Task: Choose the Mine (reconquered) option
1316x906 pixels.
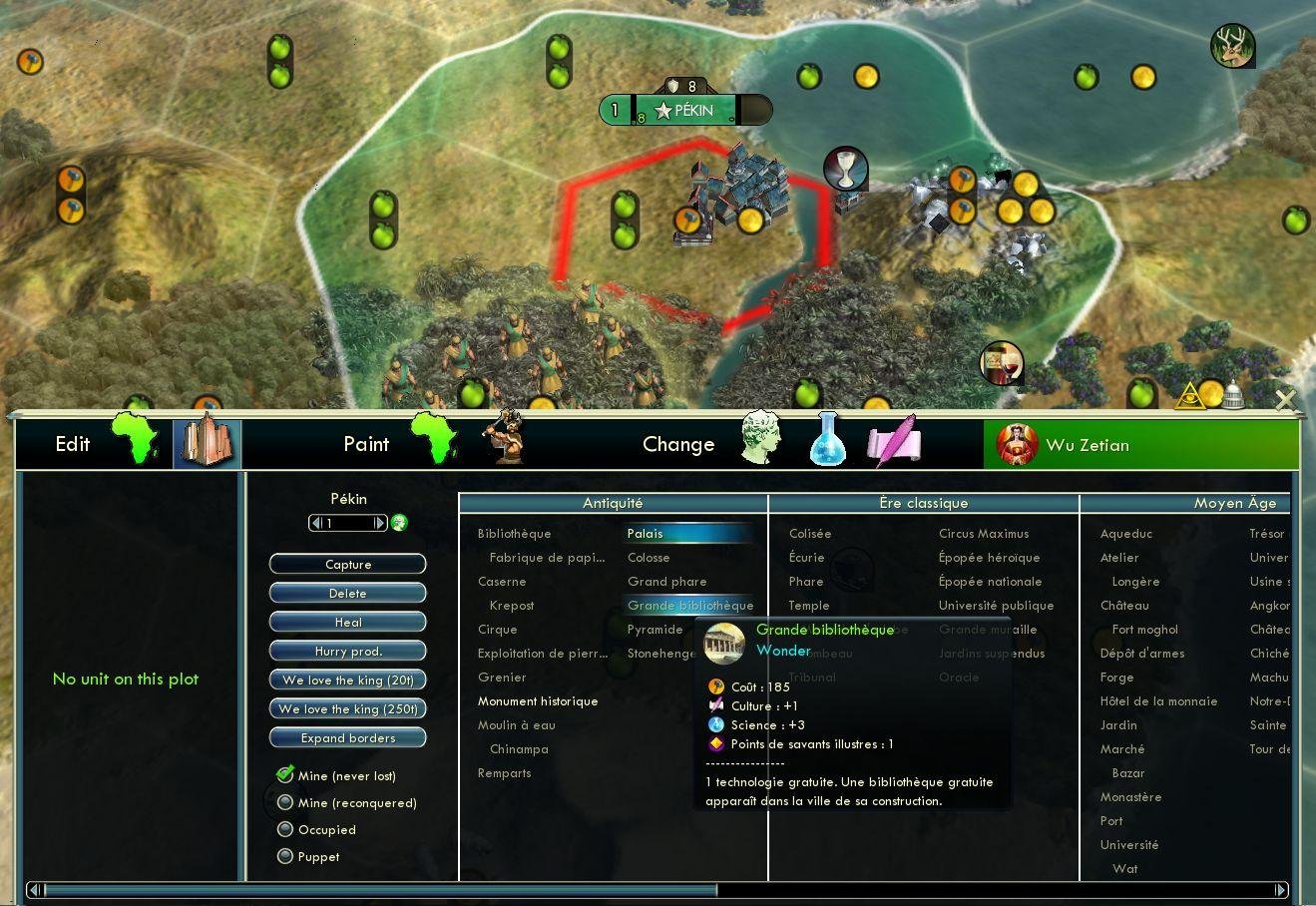Action: pos(285,802)
